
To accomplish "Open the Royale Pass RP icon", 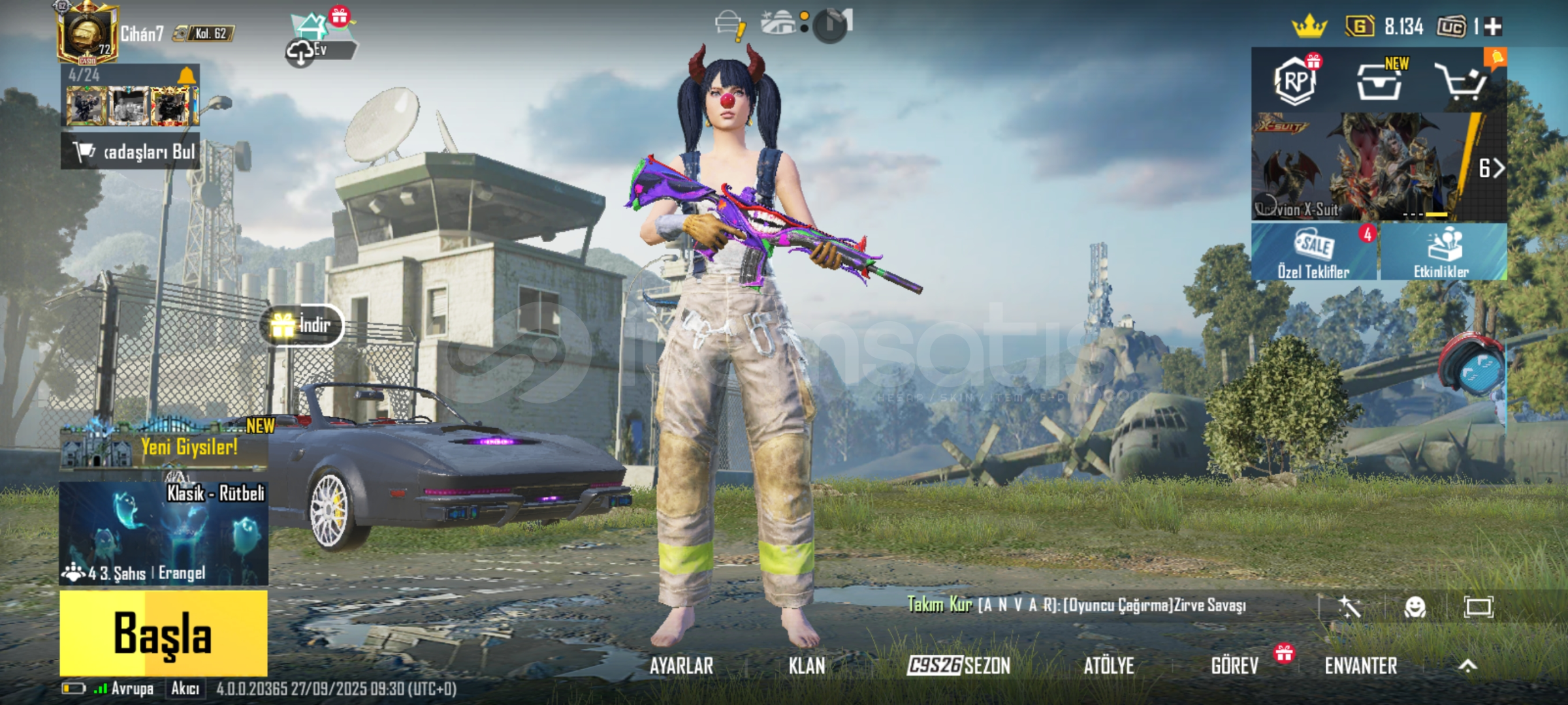I will (x=1296, y=82).
